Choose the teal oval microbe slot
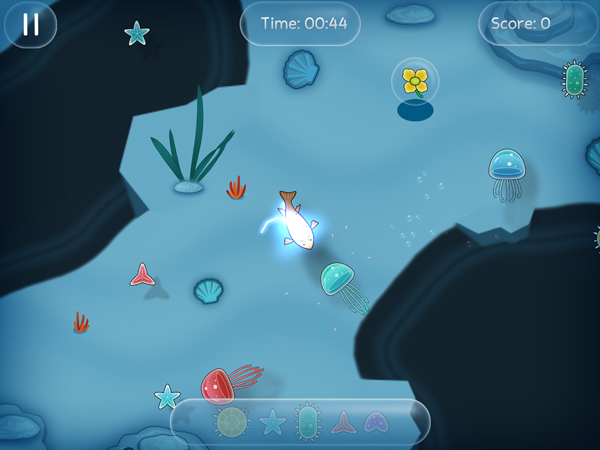 point(307,422)
